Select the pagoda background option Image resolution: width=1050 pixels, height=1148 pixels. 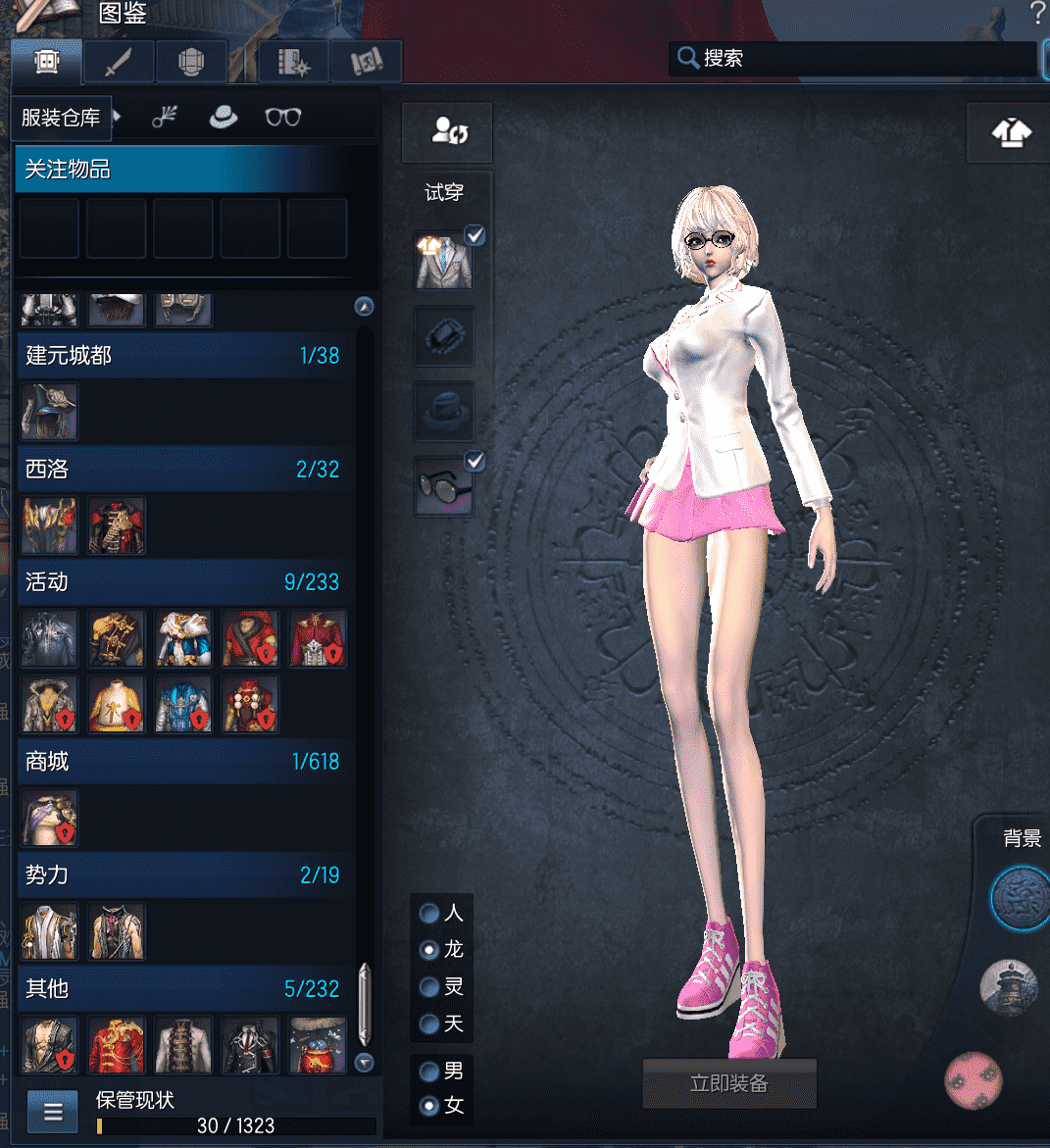[1009, 988]
